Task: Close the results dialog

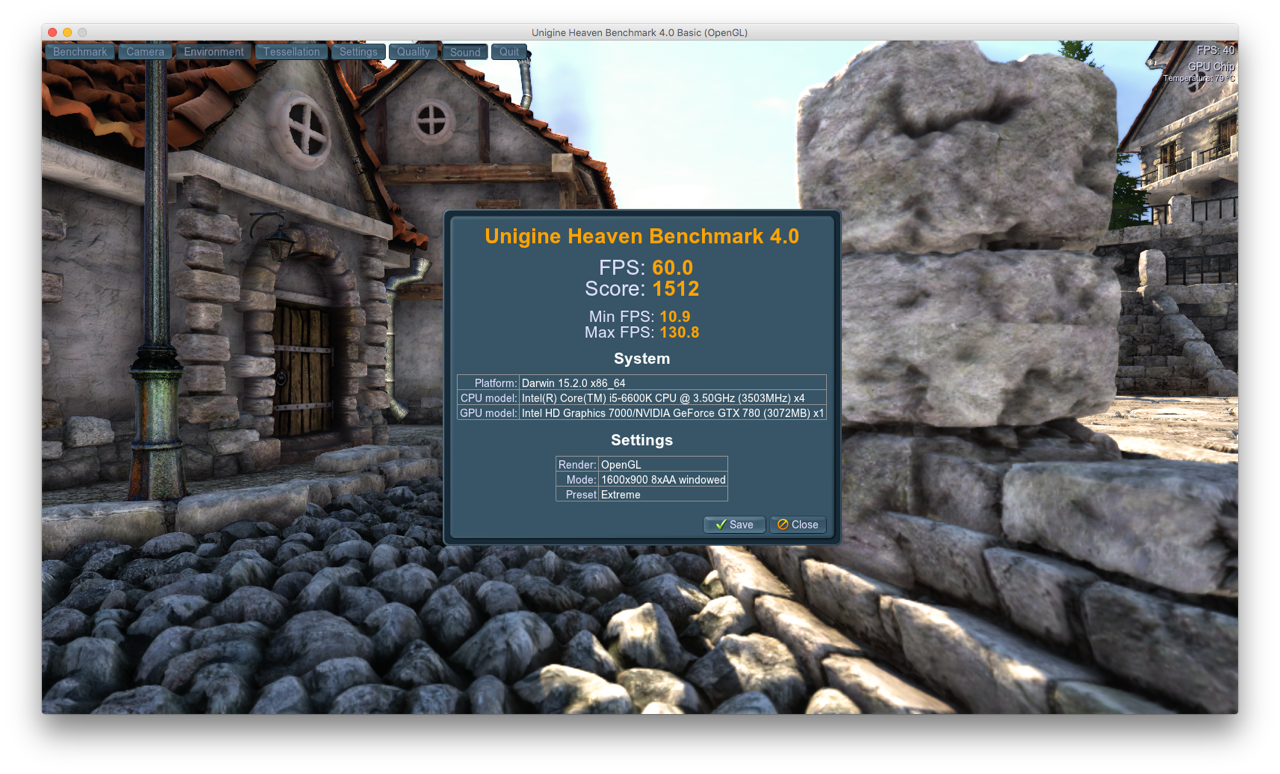Action: tap(798, 524)
